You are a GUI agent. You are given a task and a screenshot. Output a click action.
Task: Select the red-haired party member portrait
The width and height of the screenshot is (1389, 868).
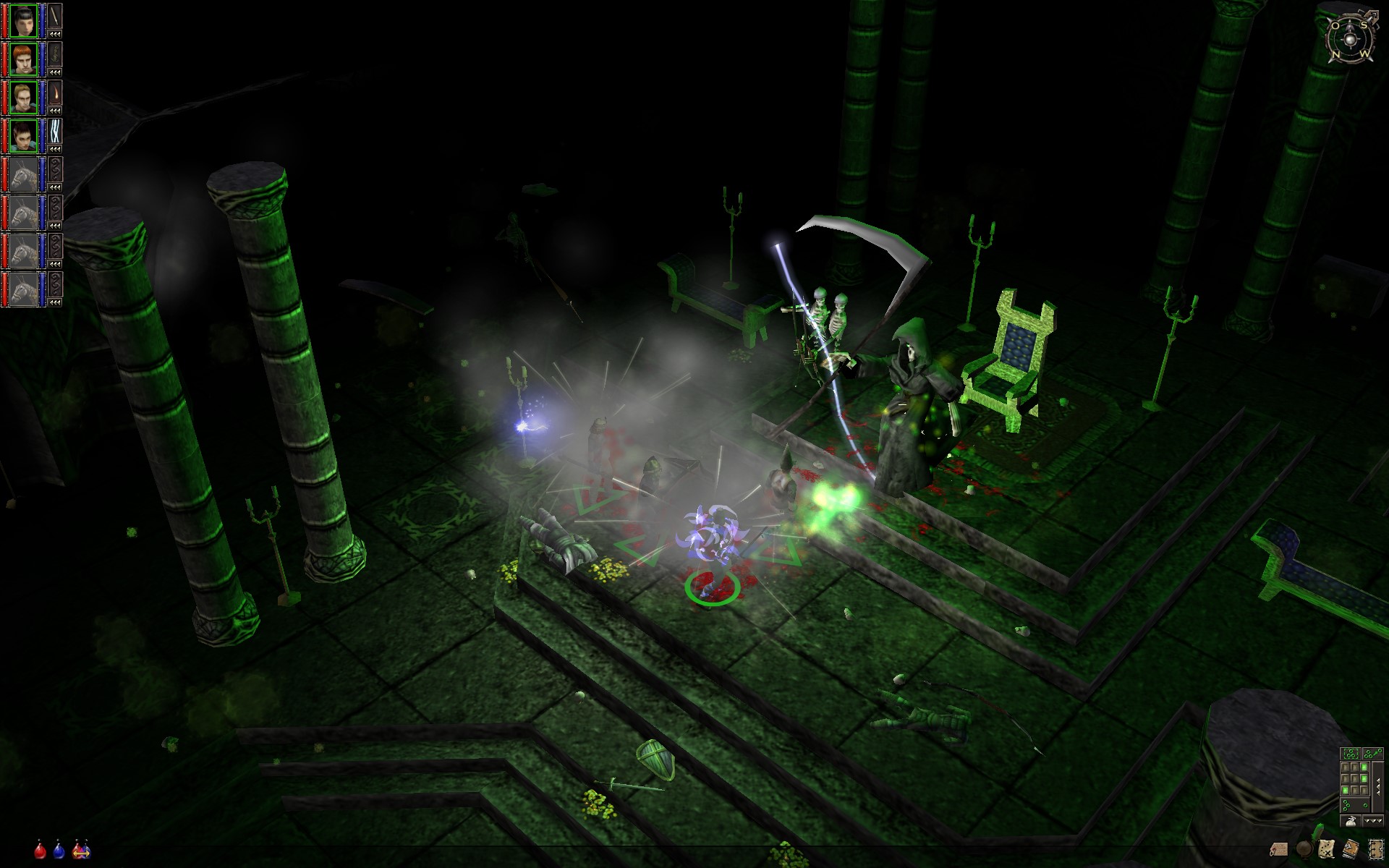point(23,58)
